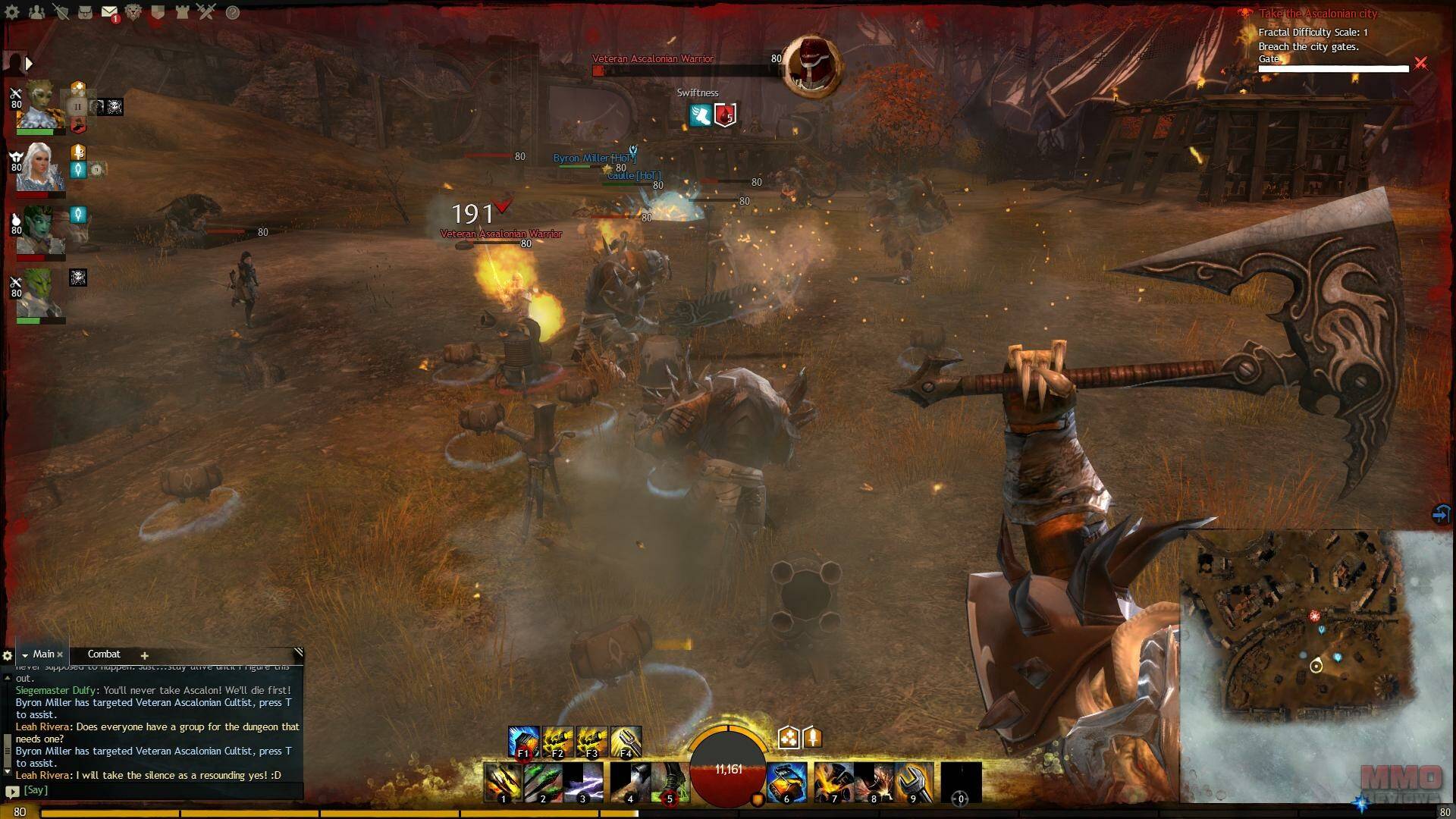Screen dimensions: 1456x819
Task: Check the mail envelope with notification
Action: [109, 12]
